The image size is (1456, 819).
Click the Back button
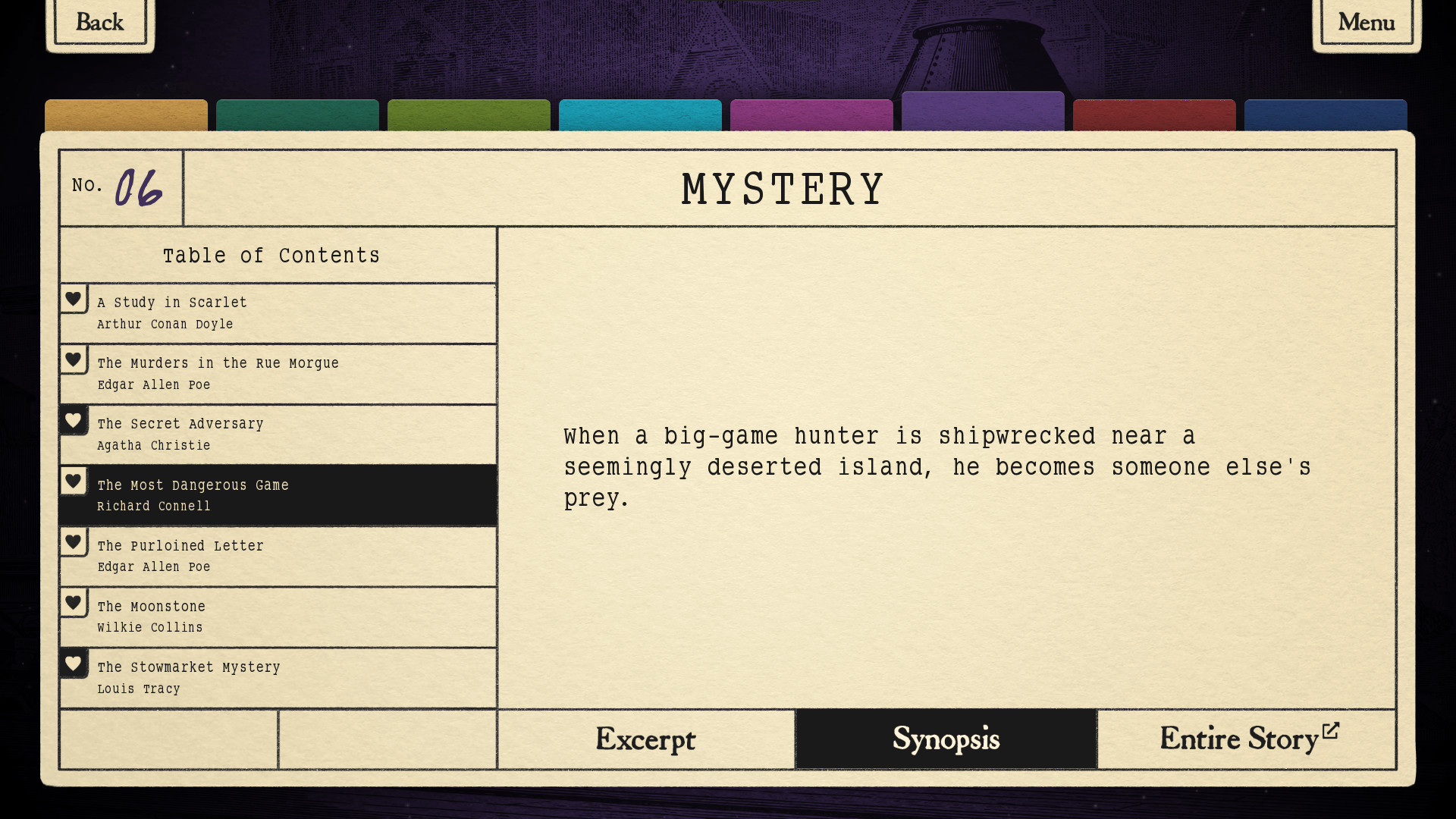(99, 22)
